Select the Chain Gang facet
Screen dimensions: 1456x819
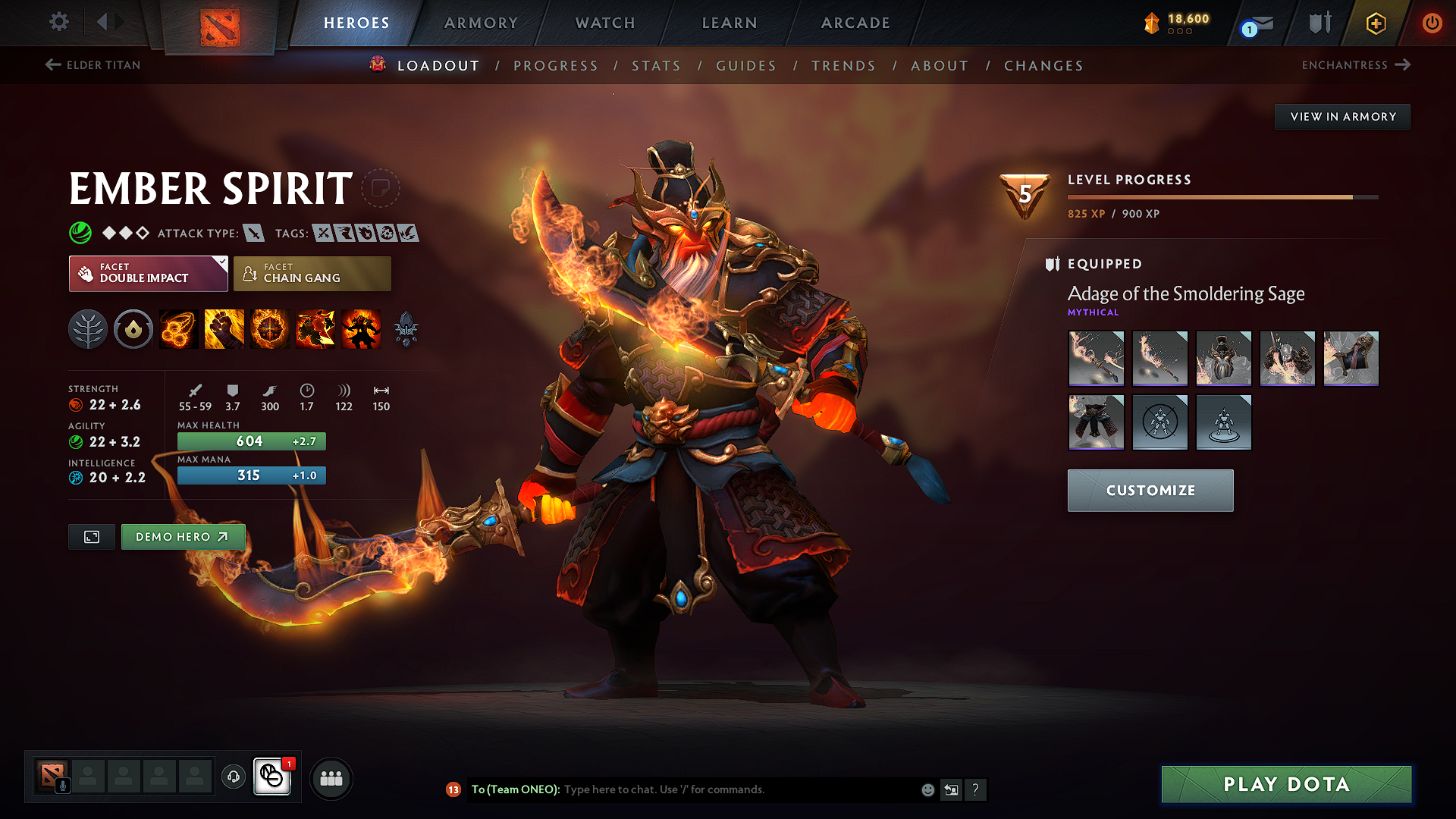(312, 273)
